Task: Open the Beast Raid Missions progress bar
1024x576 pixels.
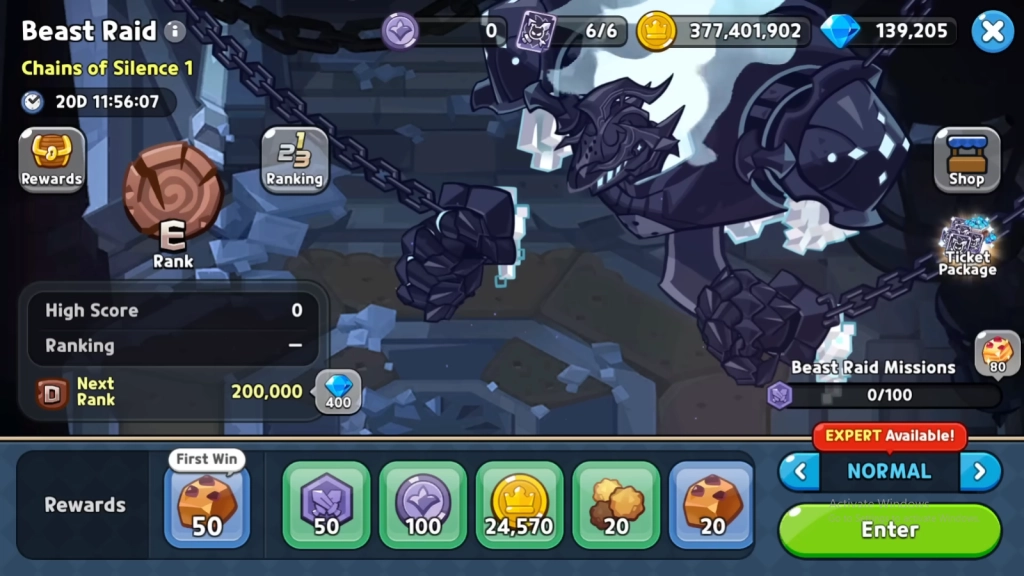Action: pyautogui.click(x=887, y=395)
